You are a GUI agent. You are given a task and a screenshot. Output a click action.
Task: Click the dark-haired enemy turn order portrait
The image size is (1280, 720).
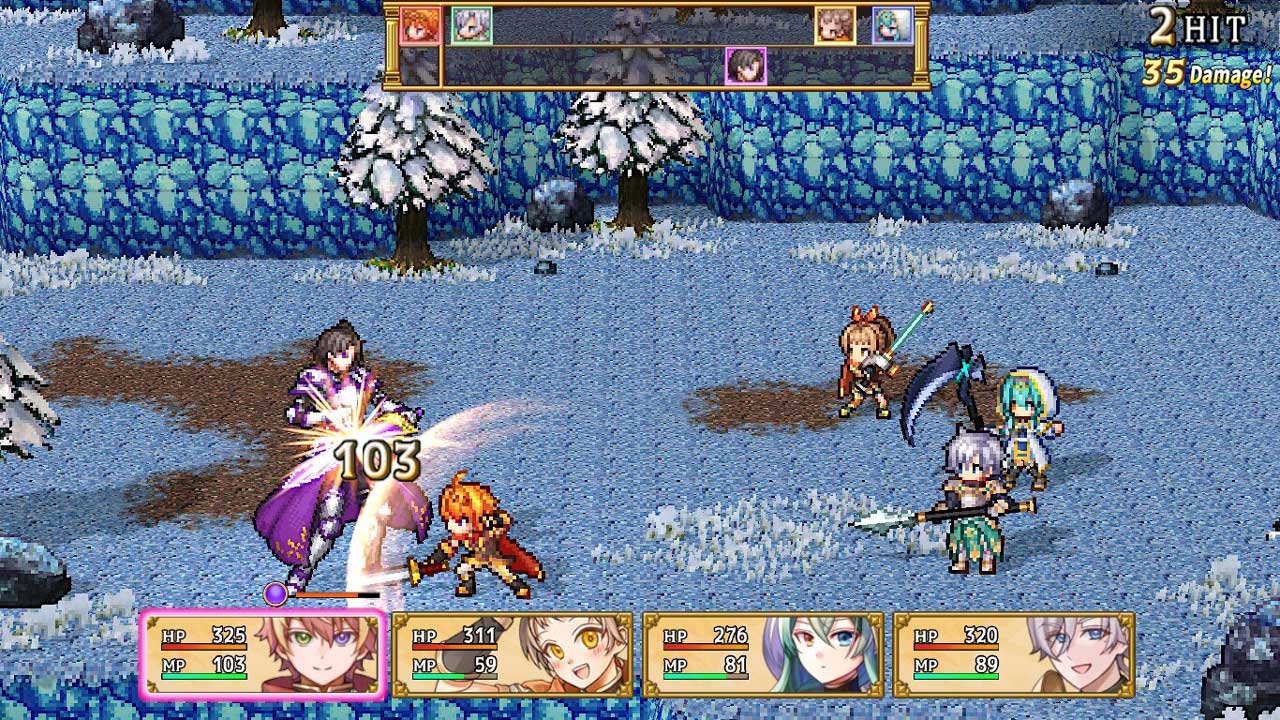point(745,66)
